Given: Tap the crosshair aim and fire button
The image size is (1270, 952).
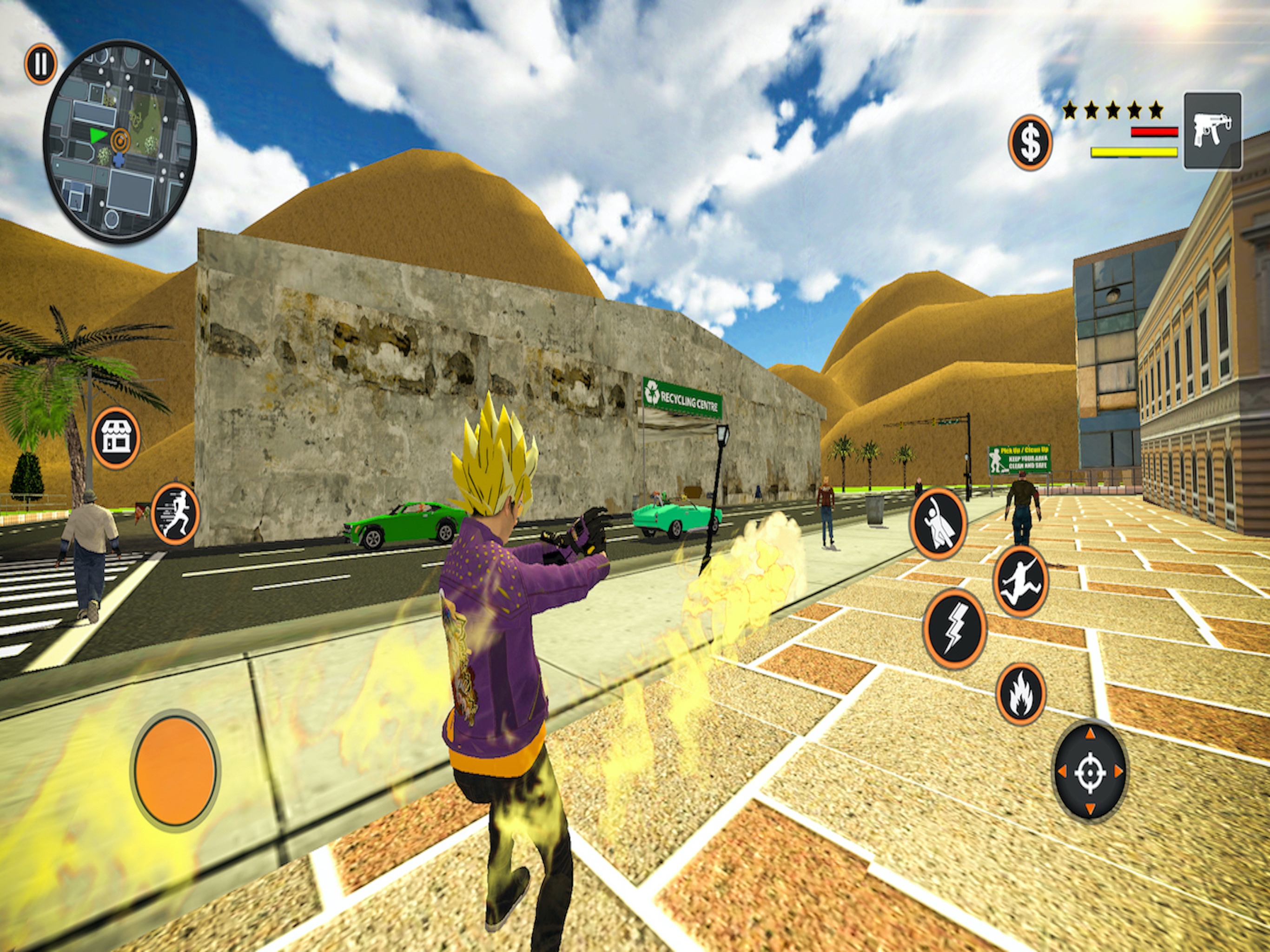Looking at the screenshot, I should (x=1090, y=772).
